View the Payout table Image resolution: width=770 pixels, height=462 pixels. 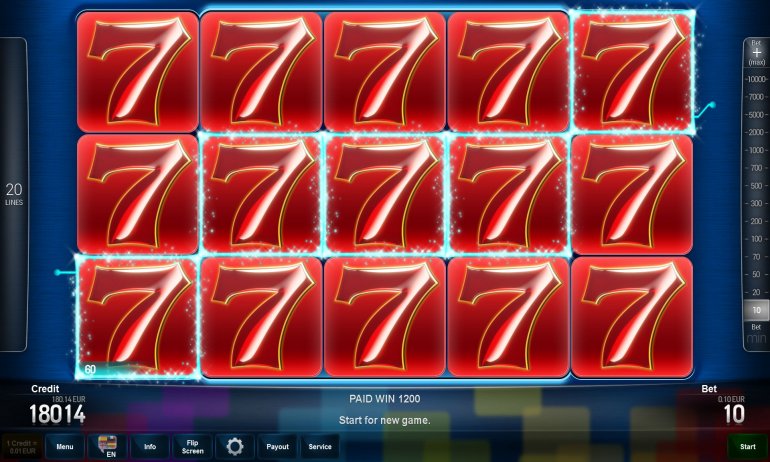coord(277,447)
